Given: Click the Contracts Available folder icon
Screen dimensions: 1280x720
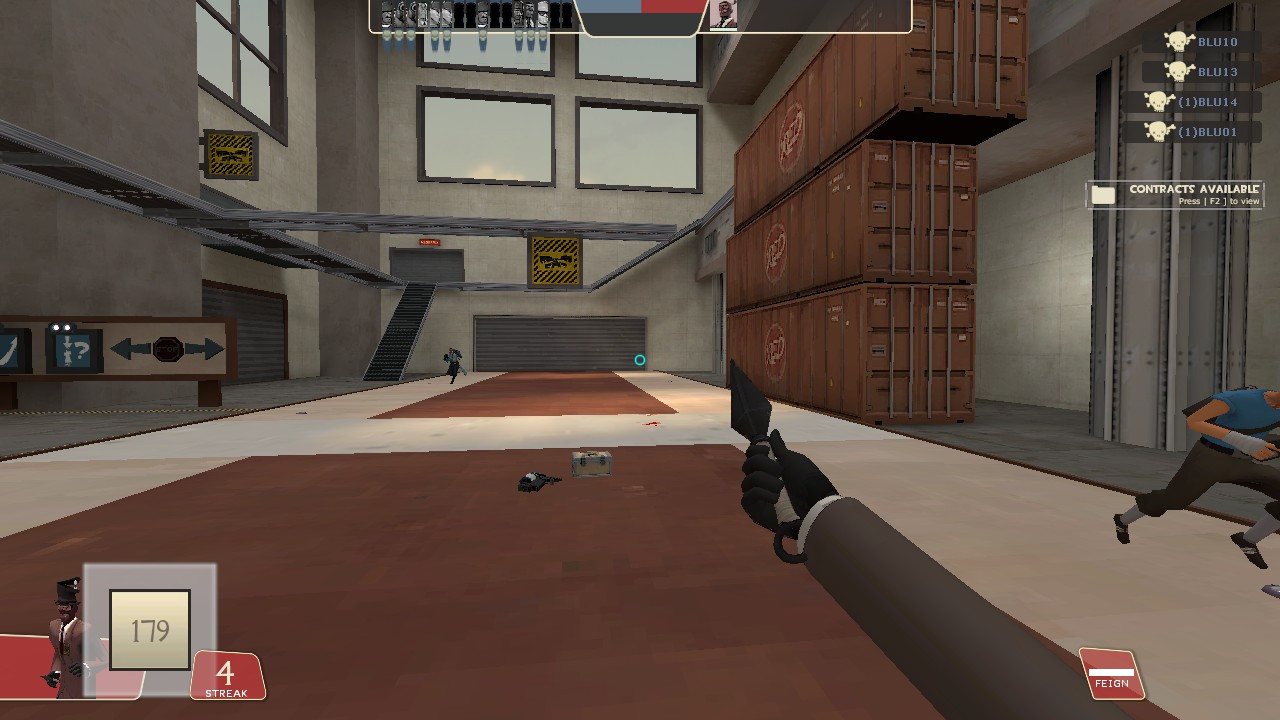Looking at the screenshot, I should pyautogui.click(x=1105, y=194).
